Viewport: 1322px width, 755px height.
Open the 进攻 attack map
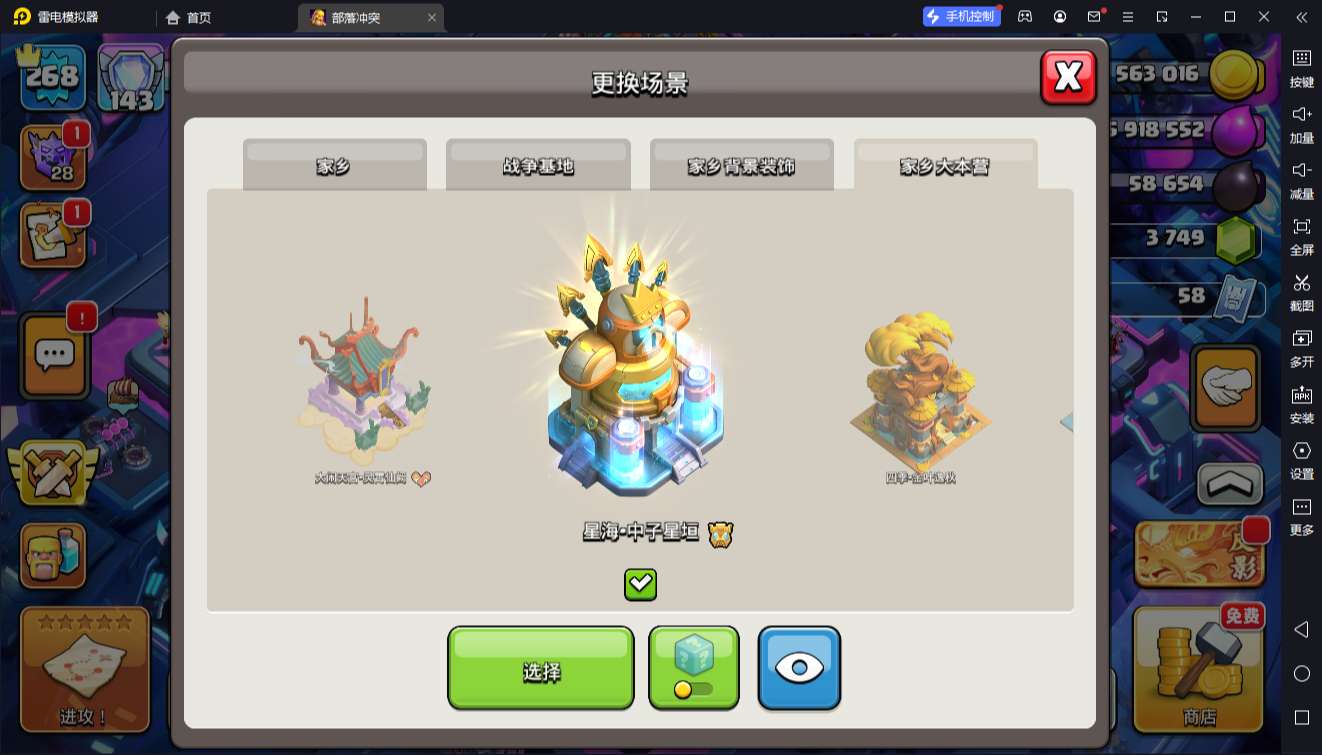point(85,668)
